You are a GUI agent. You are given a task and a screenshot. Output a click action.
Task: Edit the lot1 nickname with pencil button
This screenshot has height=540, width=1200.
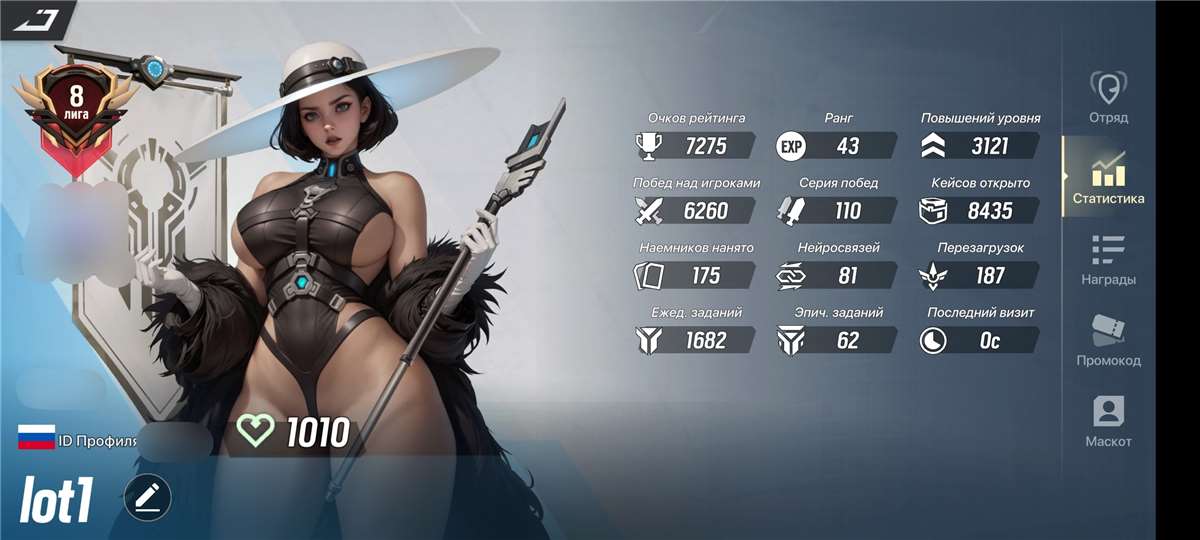pos(148,496)
